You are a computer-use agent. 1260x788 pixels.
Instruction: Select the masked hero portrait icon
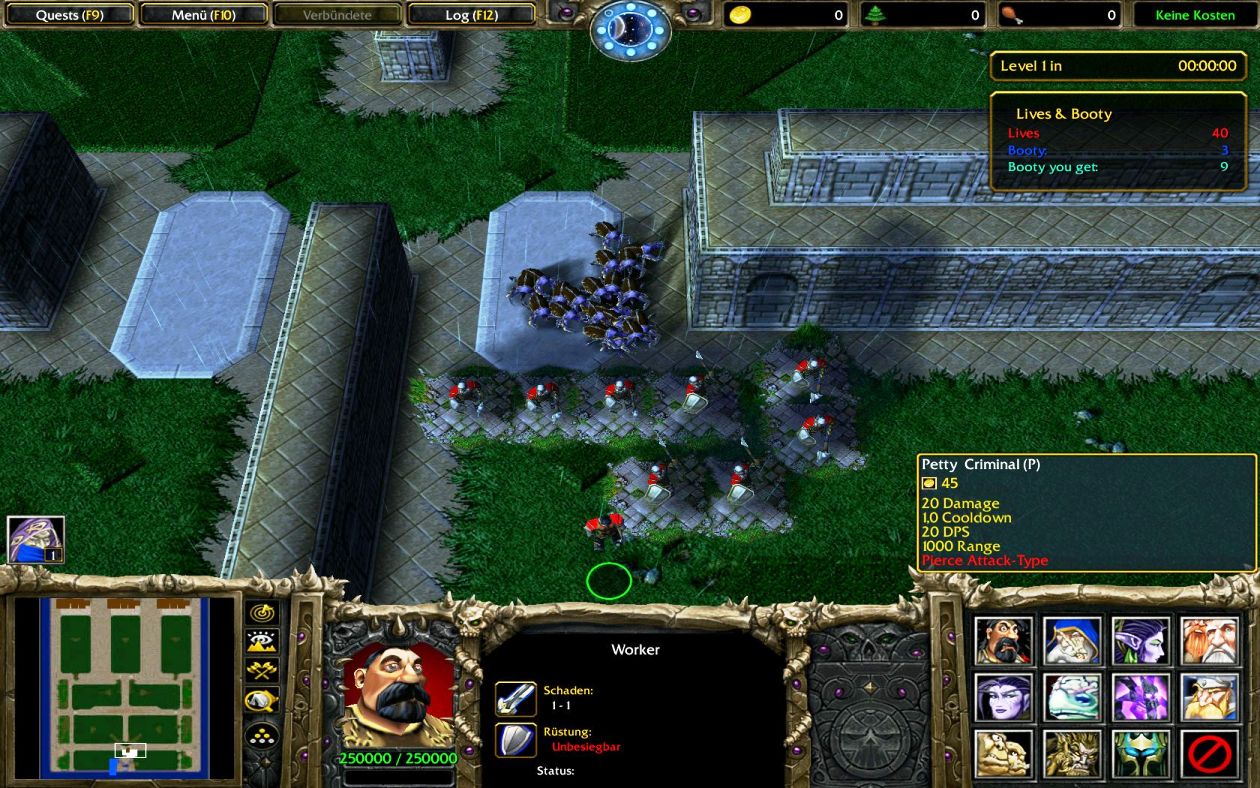point(36,540)
